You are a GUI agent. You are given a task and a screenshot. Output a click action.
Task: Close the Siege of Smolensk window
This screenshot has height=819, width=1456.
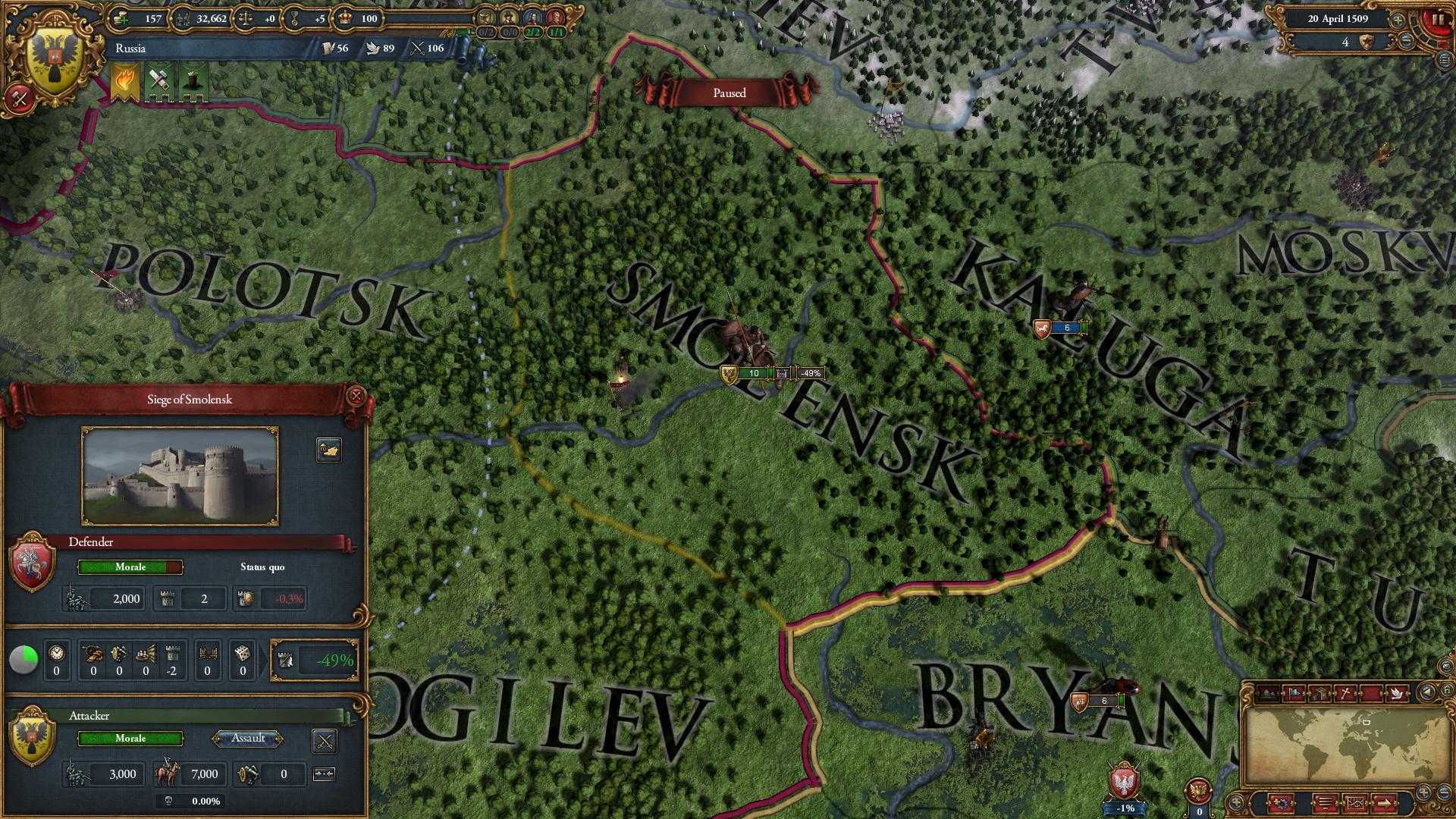pyautogui.click(x=356, y=395)
